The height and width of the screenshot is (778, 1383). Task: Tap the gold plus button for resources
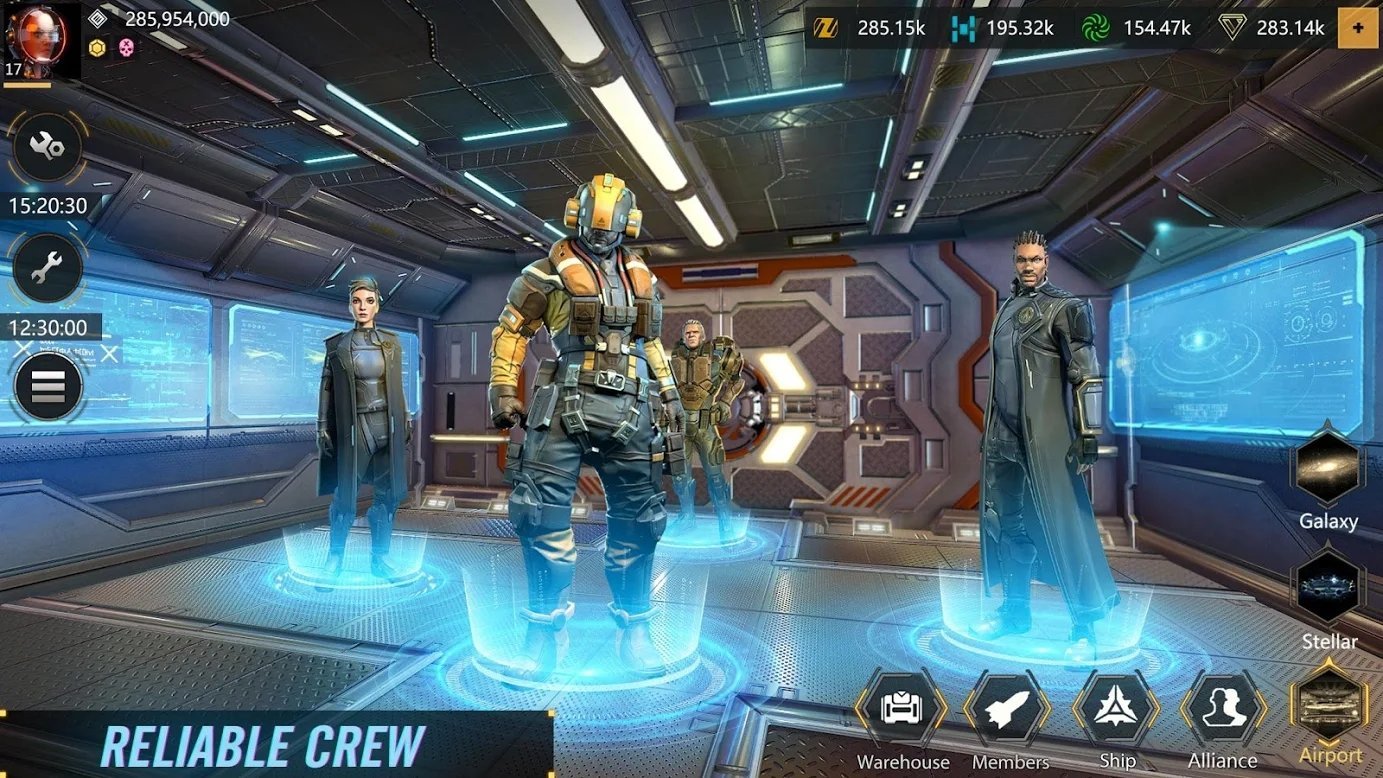[1358, 28]
